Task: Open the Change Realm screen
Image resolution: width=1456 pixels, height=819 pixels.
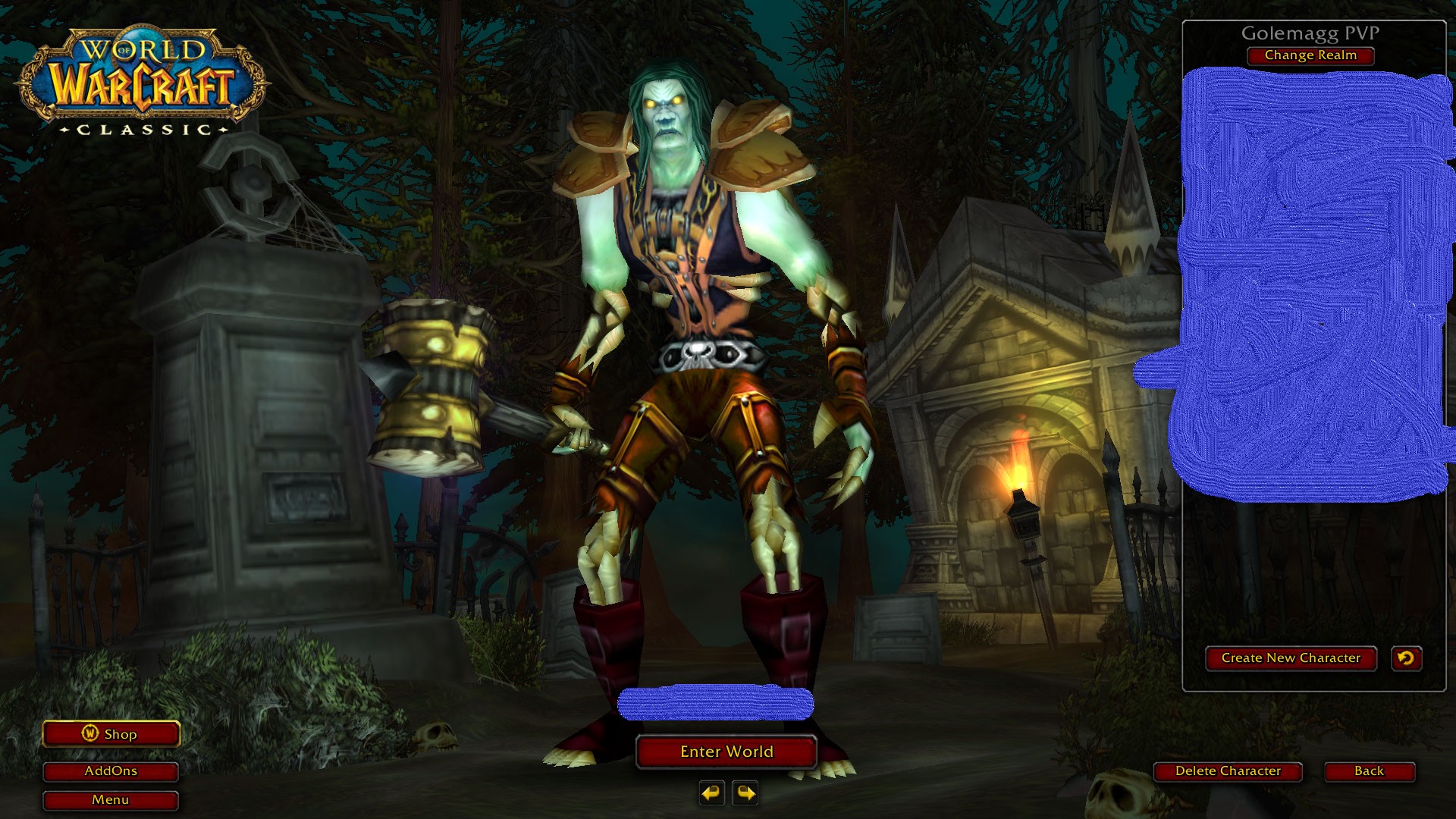Action: [x=1310, y=55]
